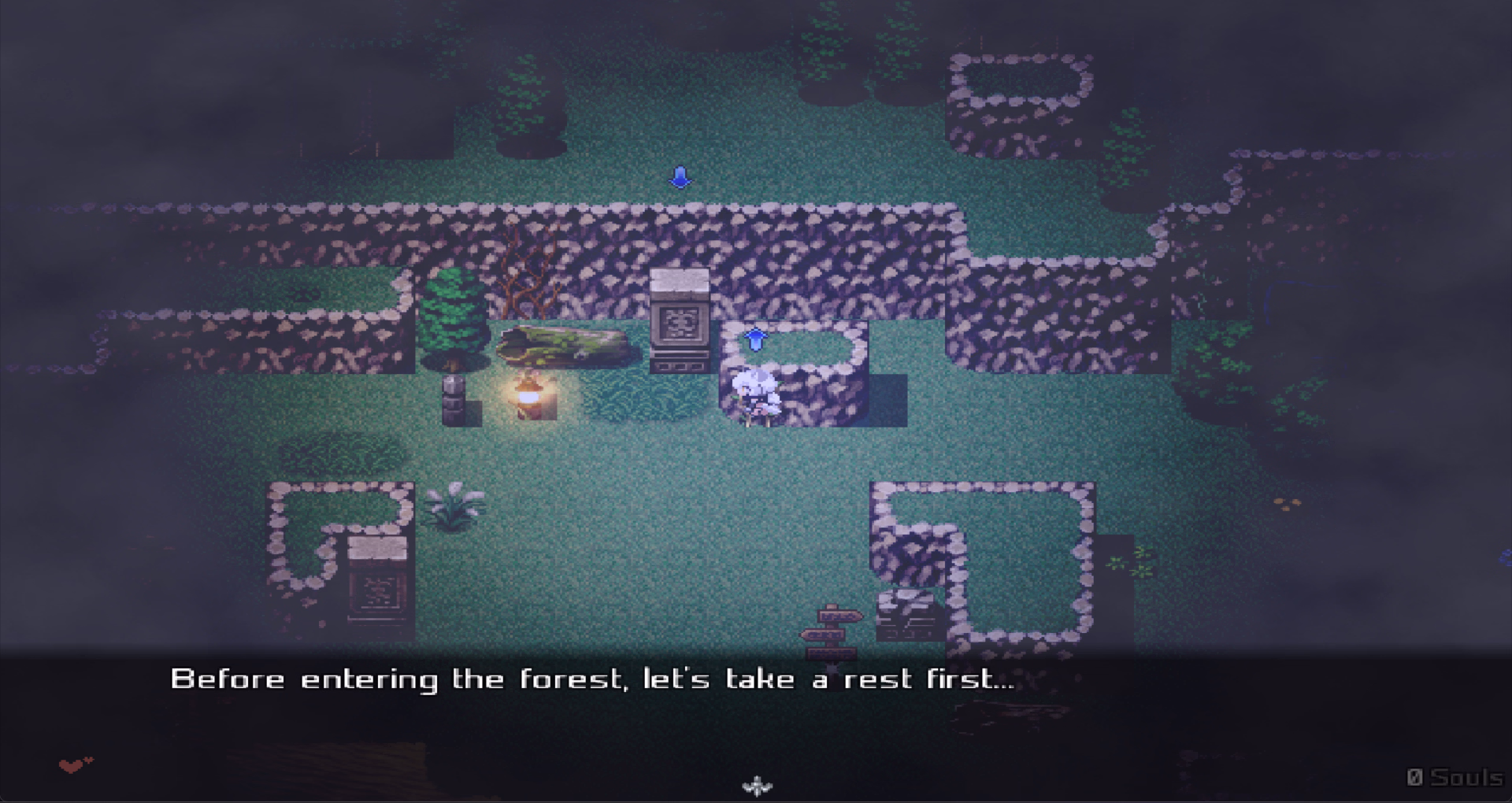Screen dimensions: 1512x803
Task: Click the dialogue advance cross indicator
Action: click(756, 785)
